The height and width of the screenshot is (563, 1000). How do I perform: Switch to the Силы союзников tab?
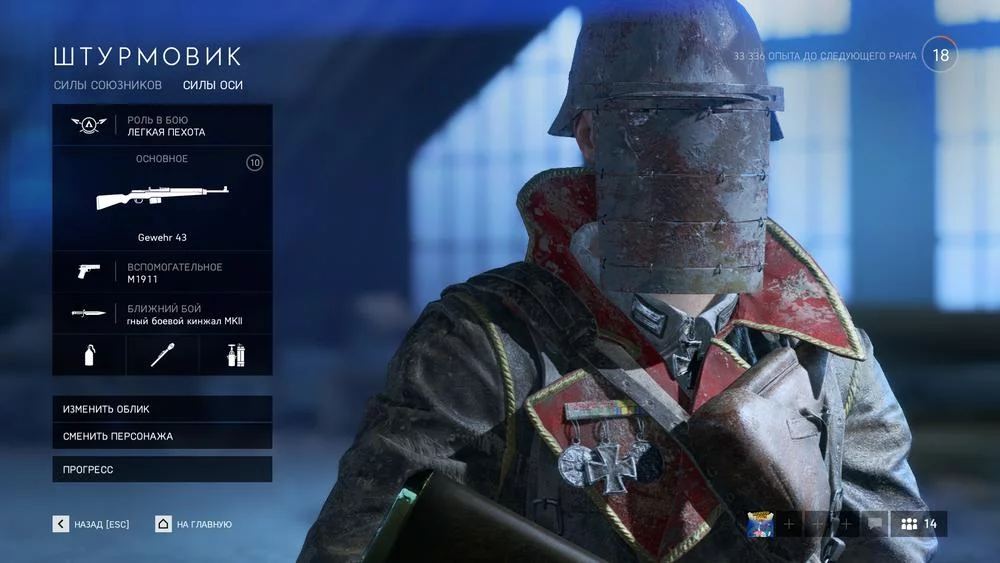[x=107, y=85]
